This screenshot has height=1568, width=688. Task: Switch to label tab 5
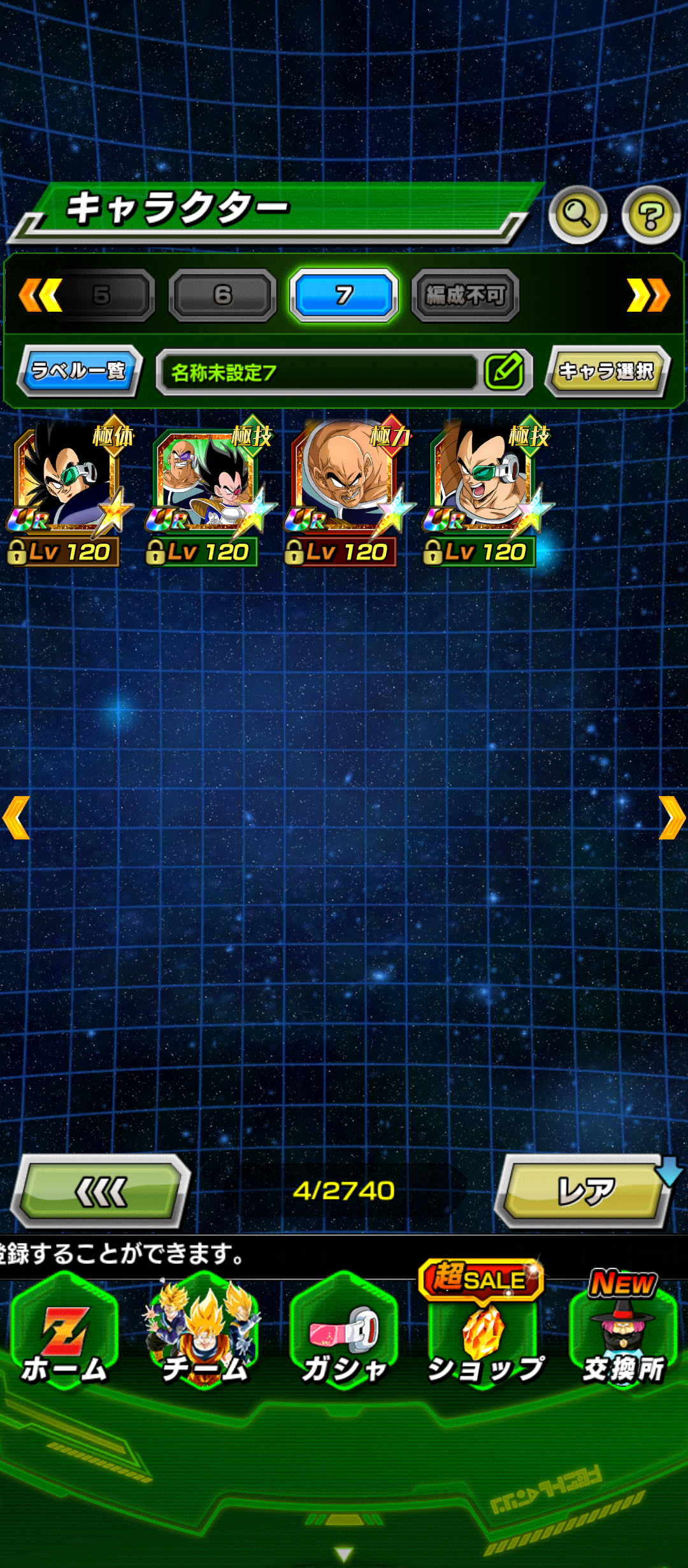(x=102, y=294)
